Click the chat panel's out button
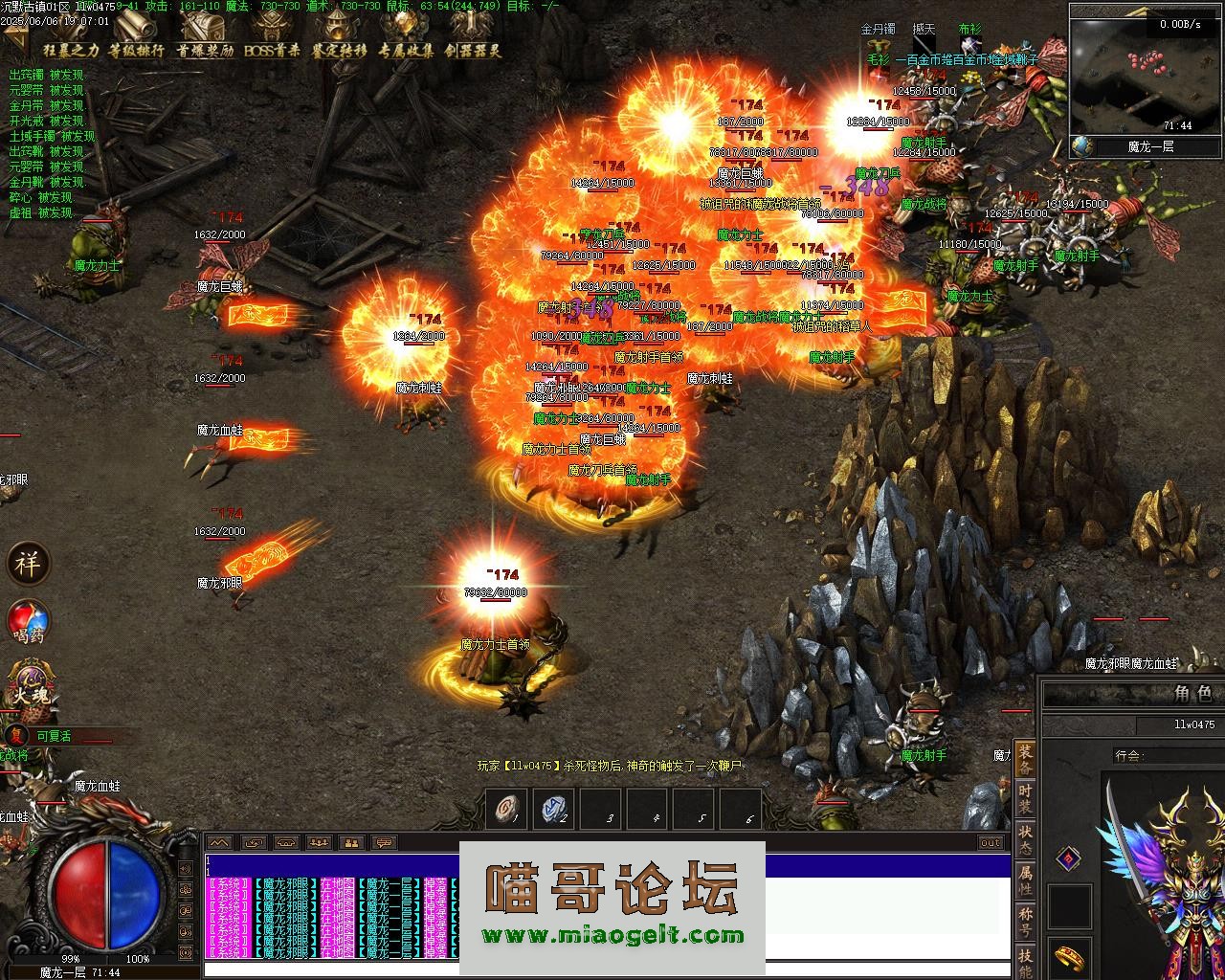 991,842
